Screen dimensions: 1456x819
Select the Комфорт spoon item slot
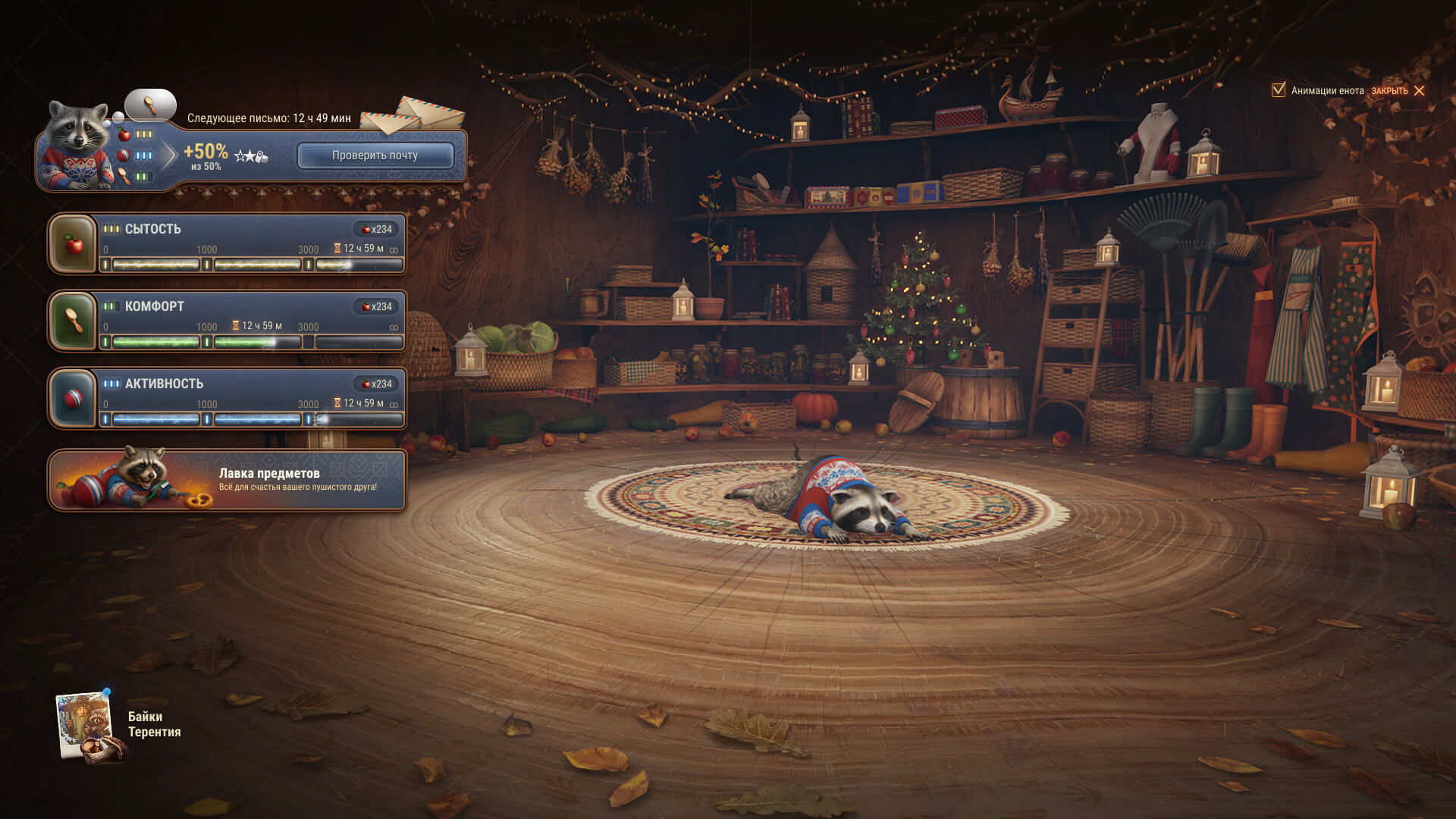point(74,322)
